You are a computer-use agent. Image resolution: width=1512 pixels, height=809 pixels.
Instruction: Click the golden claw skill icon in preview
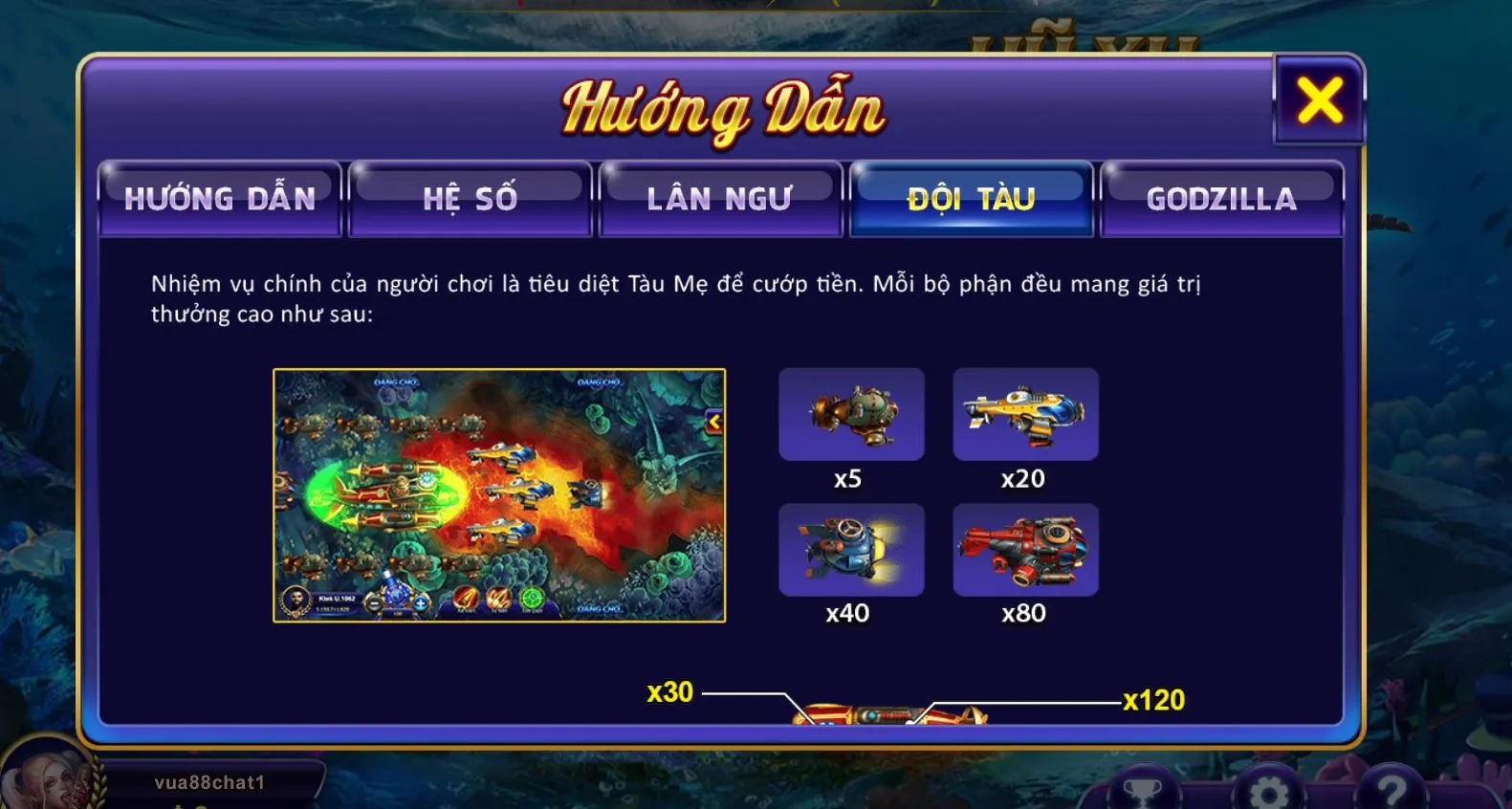pyautogui.click(x=500, y=598)
